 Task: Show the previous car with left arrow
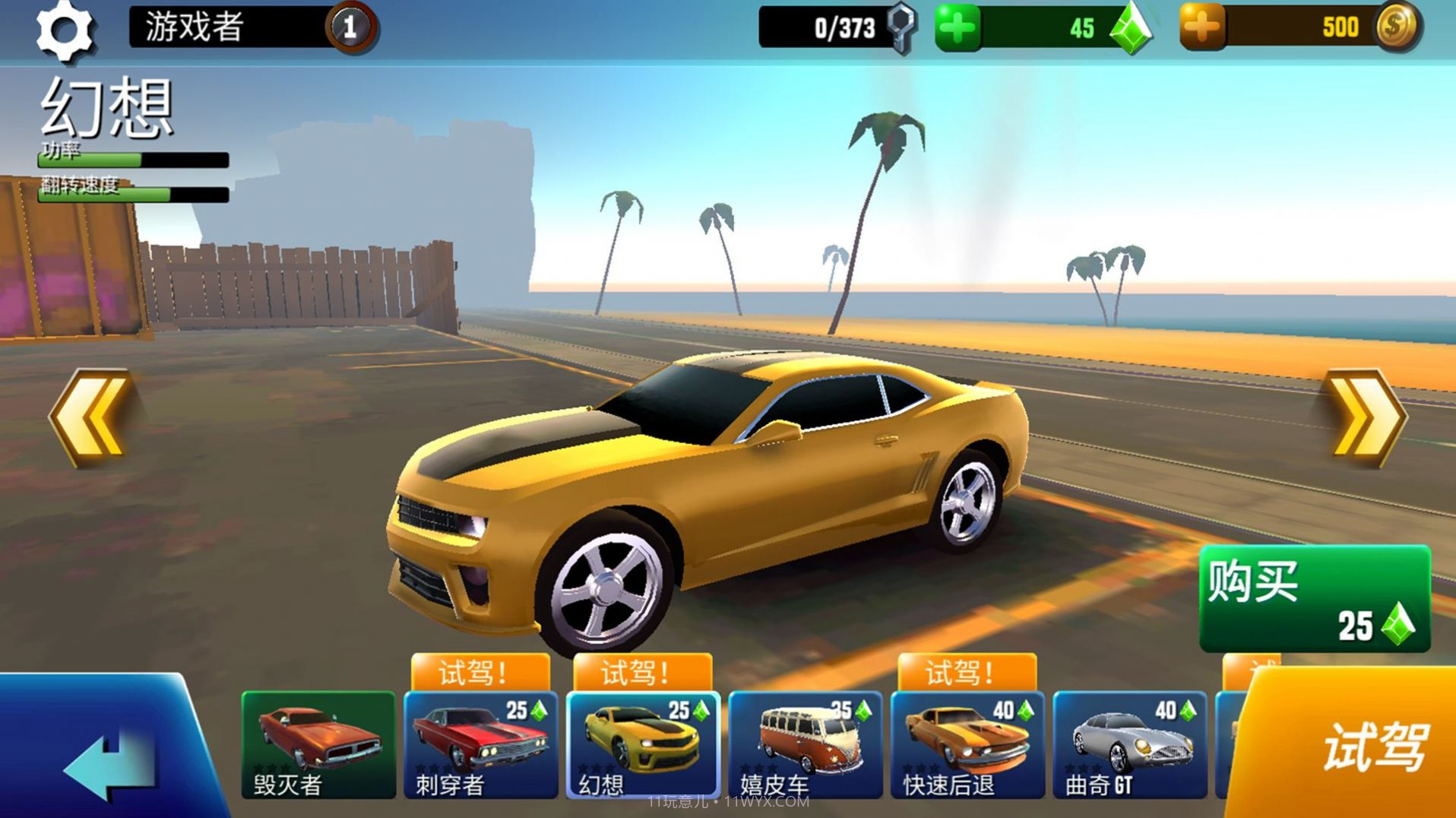91,417
